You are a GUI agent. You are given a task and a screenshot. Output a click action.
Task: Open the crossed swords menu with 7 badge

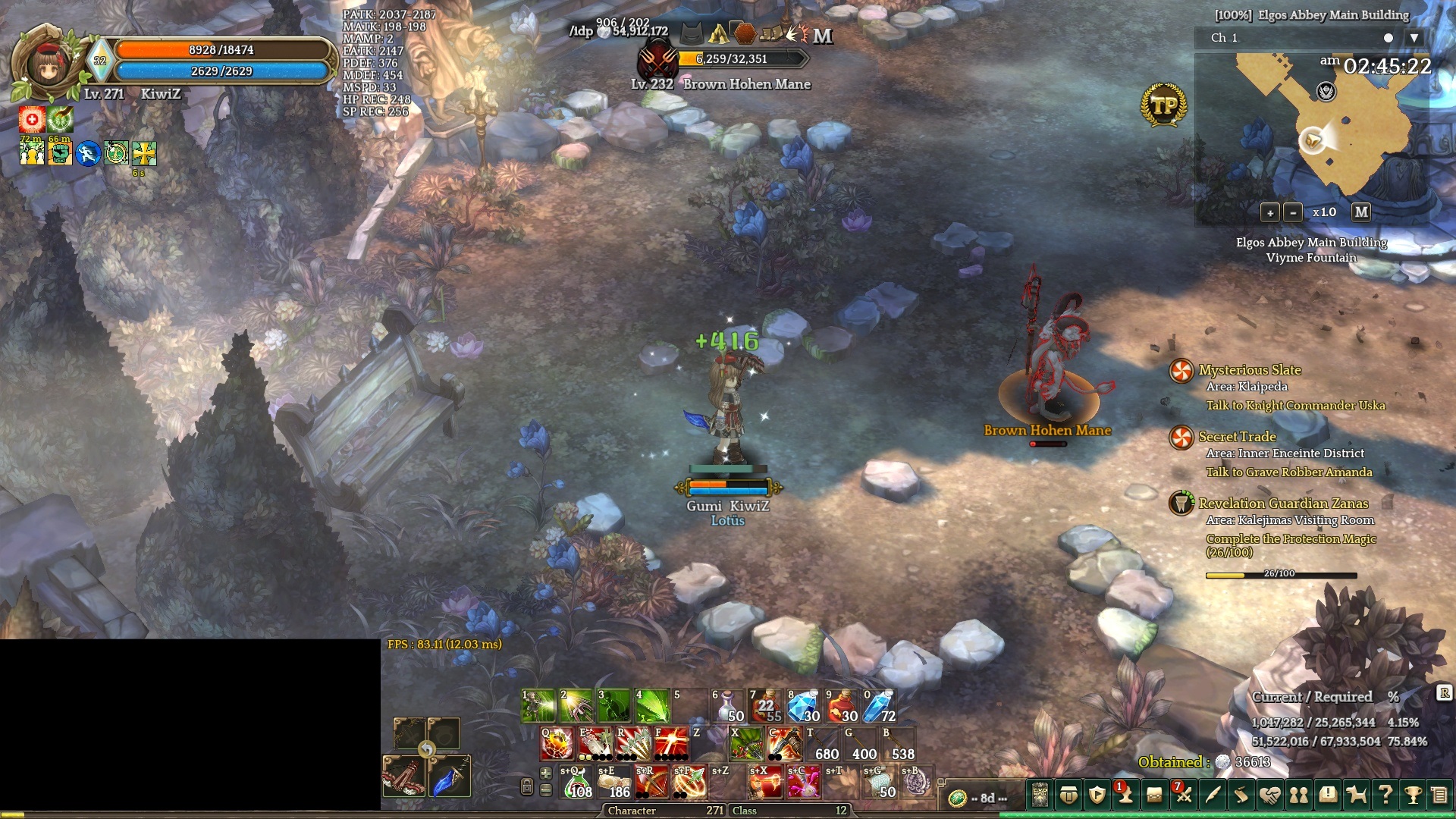coord(1183,795)
